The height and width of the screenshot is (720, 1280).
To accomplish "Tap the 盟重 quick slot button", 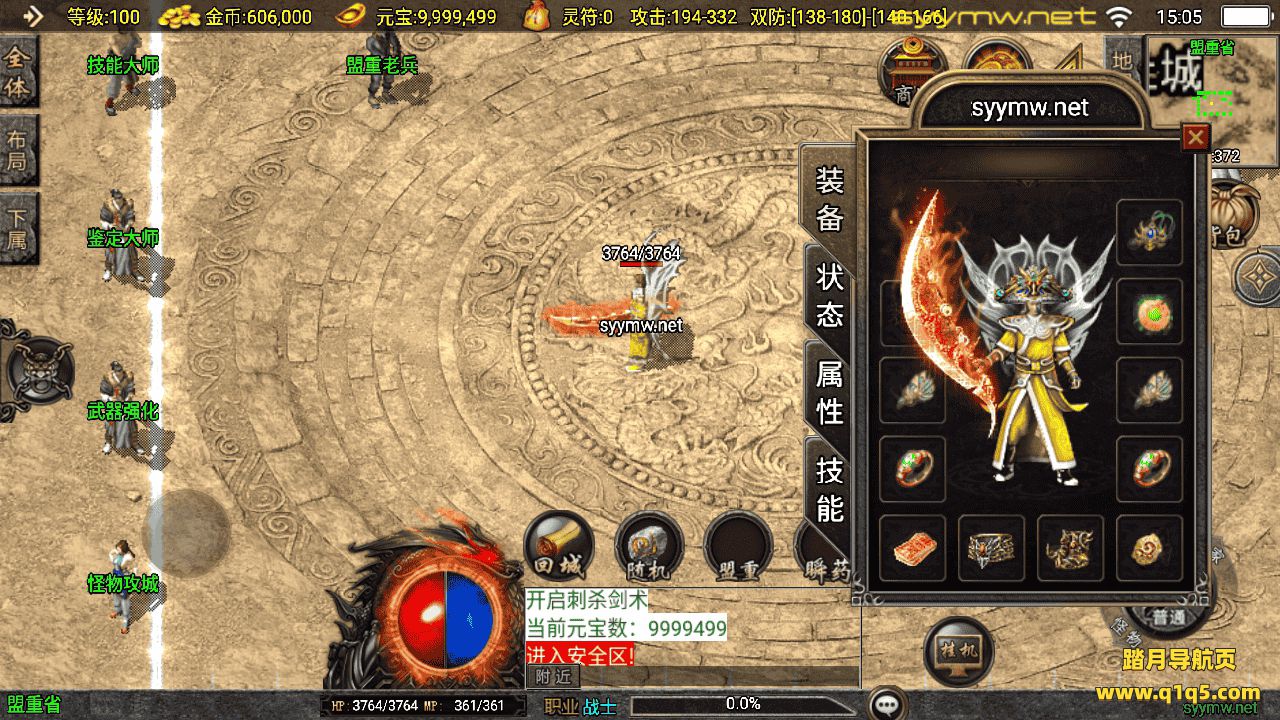I will pyautogui.click(x=738, y=549).
